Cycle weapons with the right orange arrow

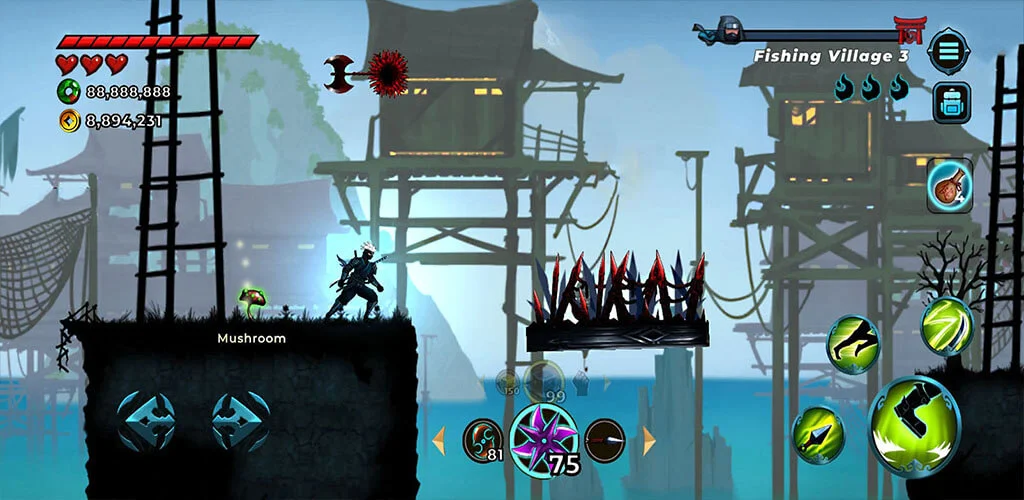(649, 439)
